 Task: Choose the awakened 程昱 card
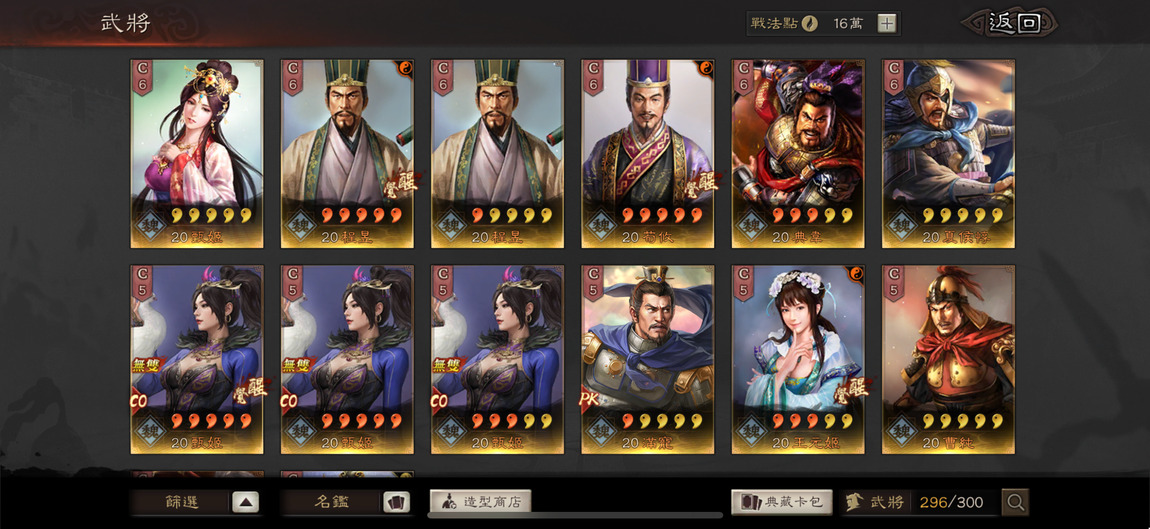347,153
